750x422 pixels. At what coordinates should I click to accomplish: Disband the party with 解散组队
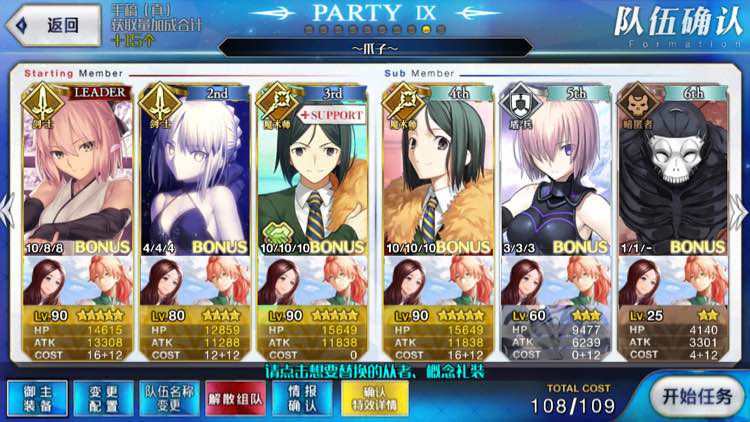[x=233, y=397]
